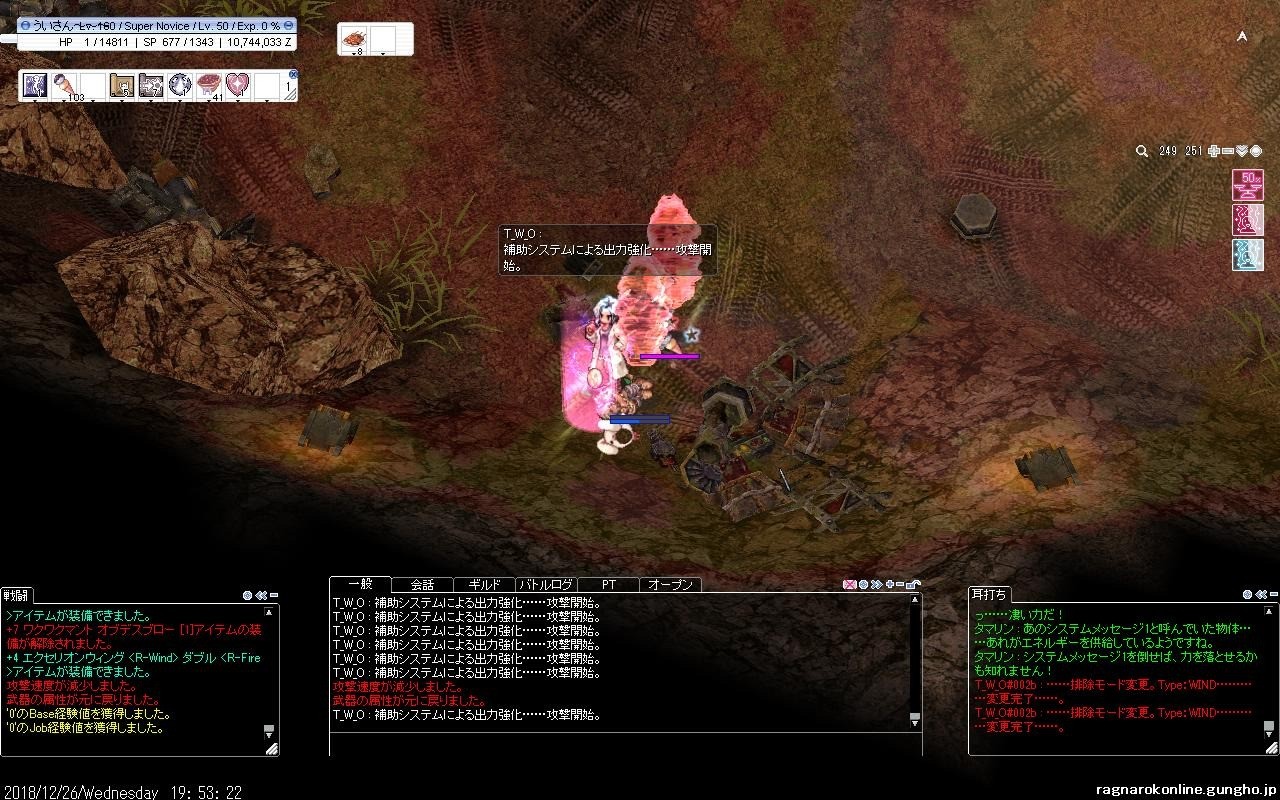This screenshot has width=1280, height=800.
Task: Switch to the オープン tab
Action: [x=671, y=585]
